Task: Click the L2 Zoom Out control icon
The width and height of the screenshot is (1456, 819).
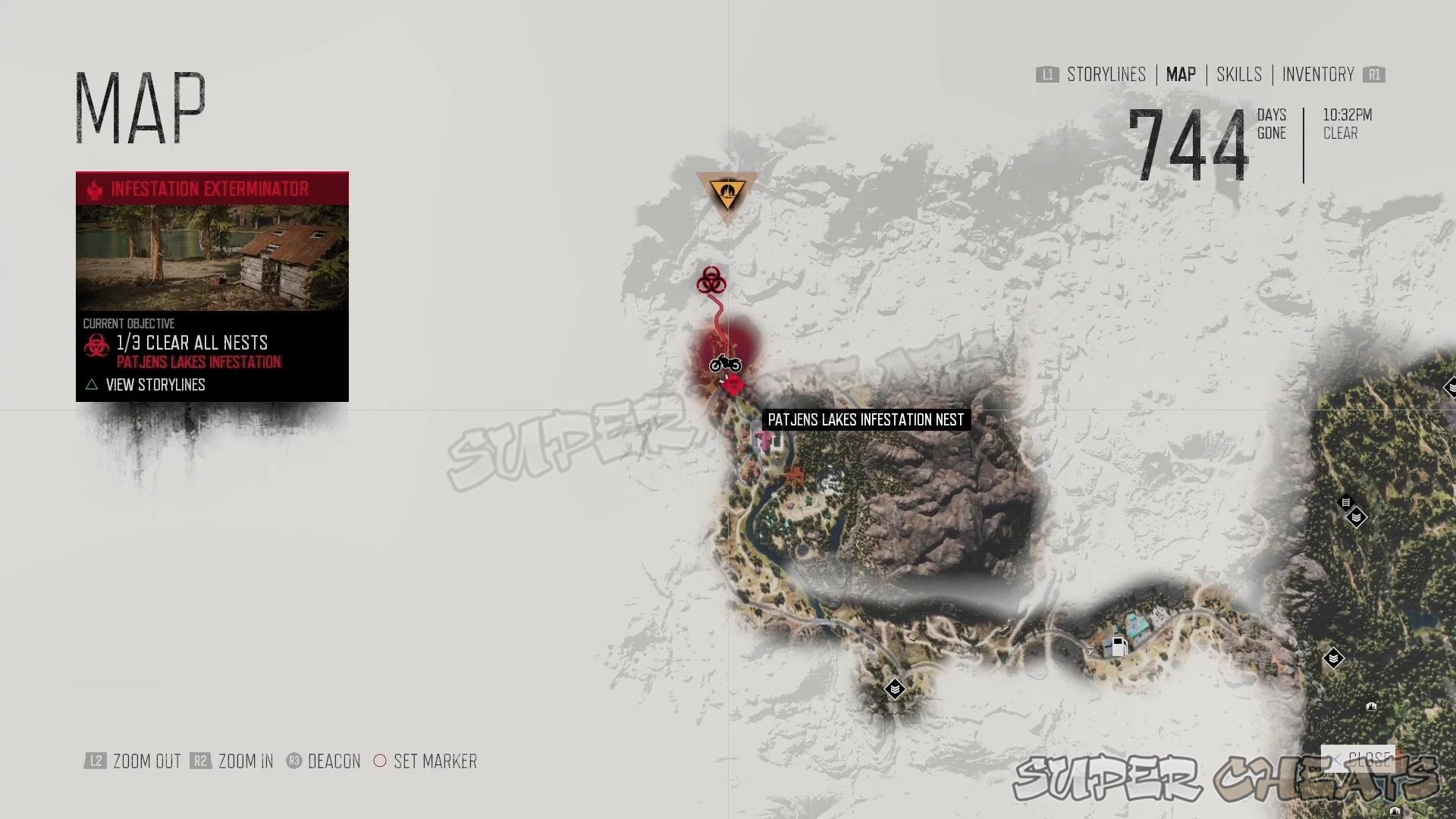Action: (96, 761)
